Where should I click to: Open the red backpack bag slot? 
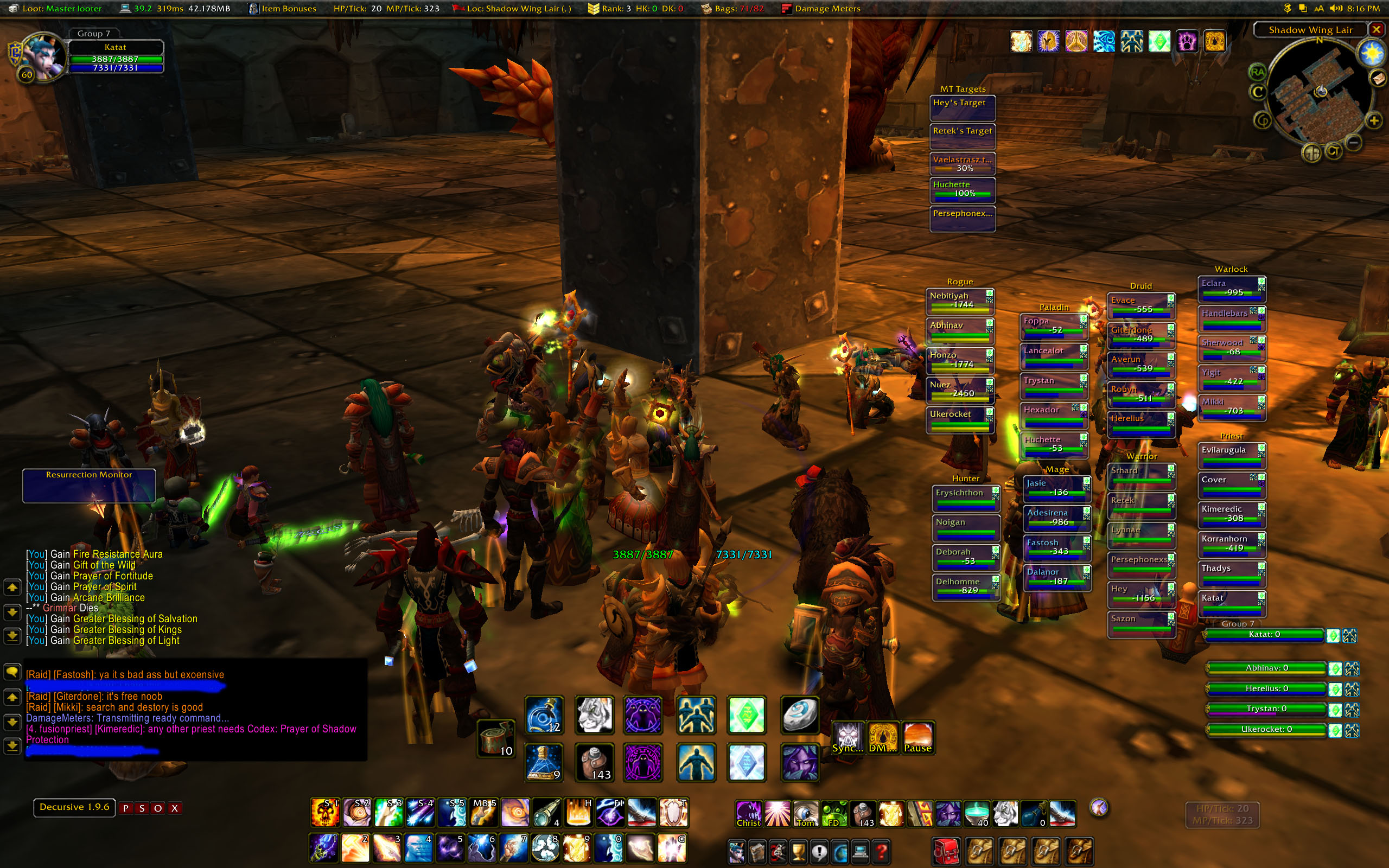(x=946, y=851)
